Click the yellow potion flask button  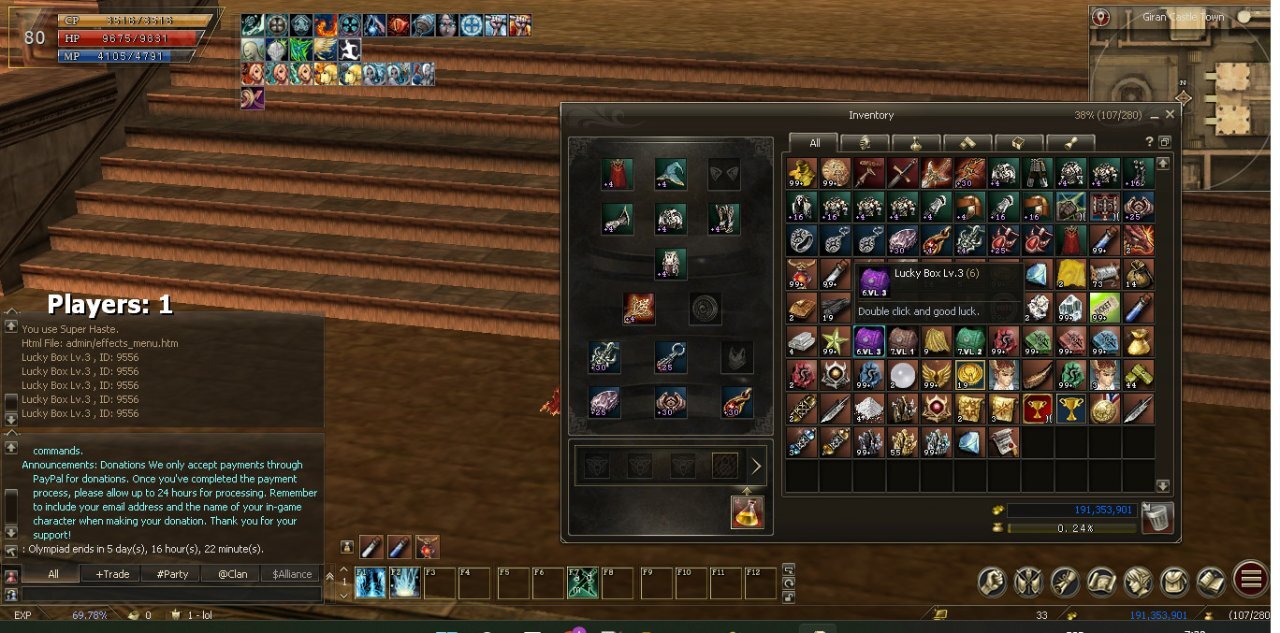click(746, 512)
